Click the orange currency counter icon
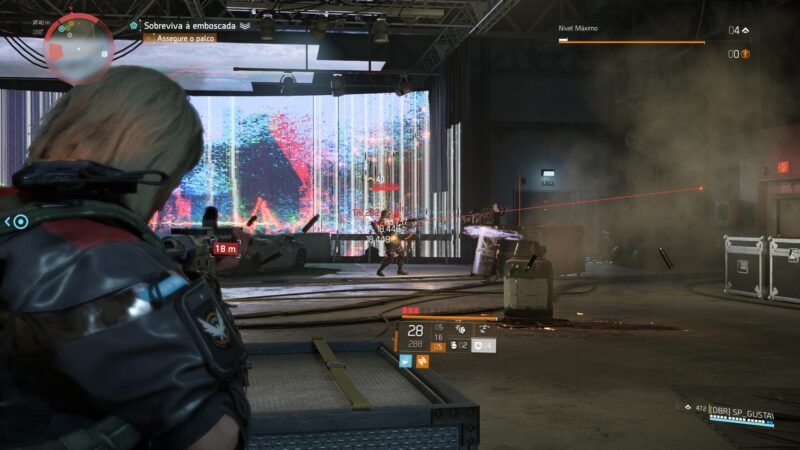The image size is (800, 450). [x=744, y=54]
